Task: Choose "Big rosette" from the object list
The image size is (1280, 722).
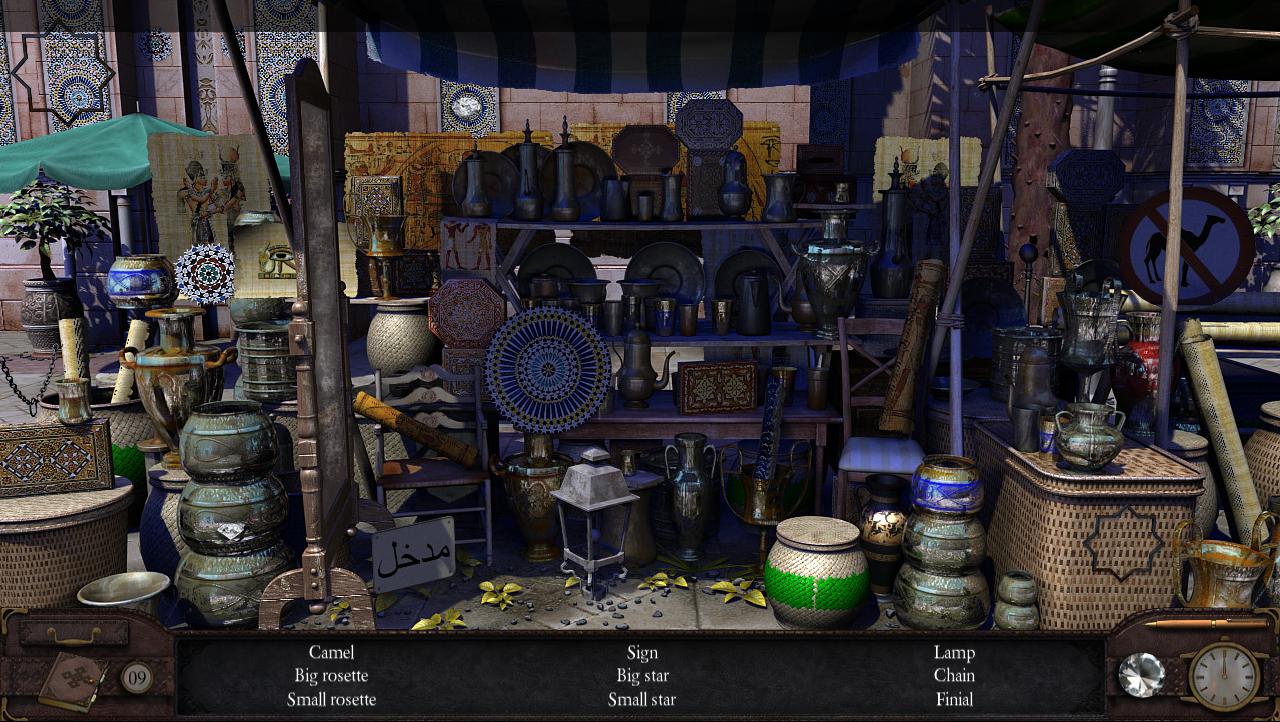Action: (333, 676)
